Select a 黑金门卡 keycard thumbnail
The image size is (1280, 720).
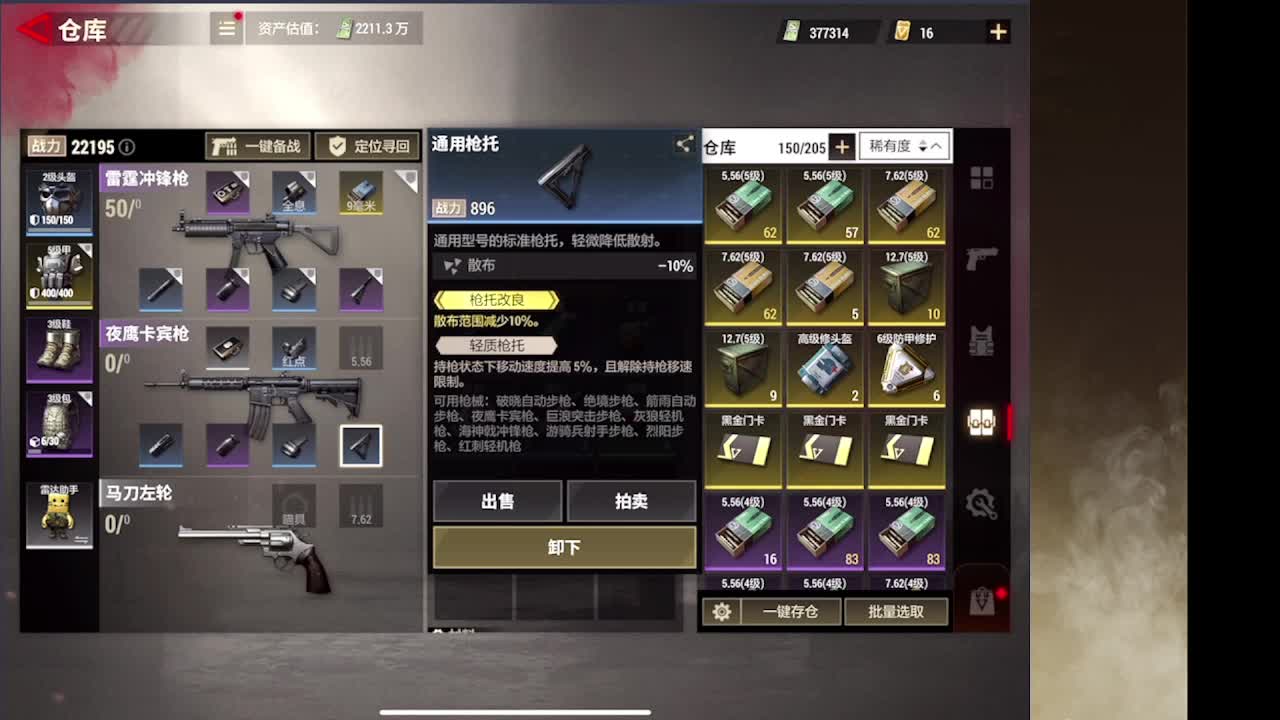[x=743, y=452]
